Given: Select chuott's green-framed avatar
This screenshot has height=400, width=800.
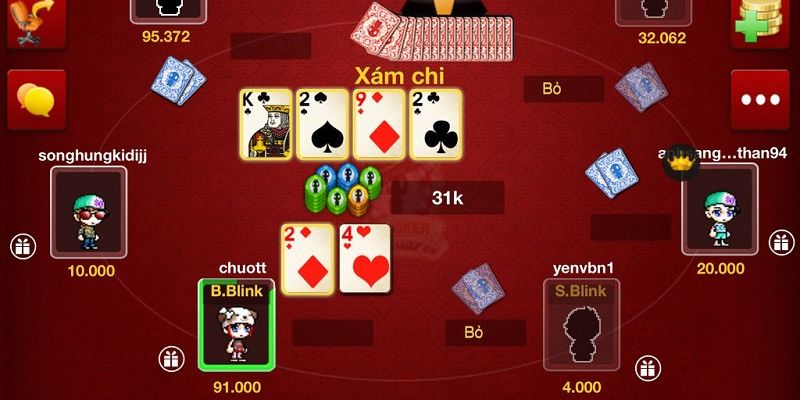Looking at the screenshot, I should point(235,322).
